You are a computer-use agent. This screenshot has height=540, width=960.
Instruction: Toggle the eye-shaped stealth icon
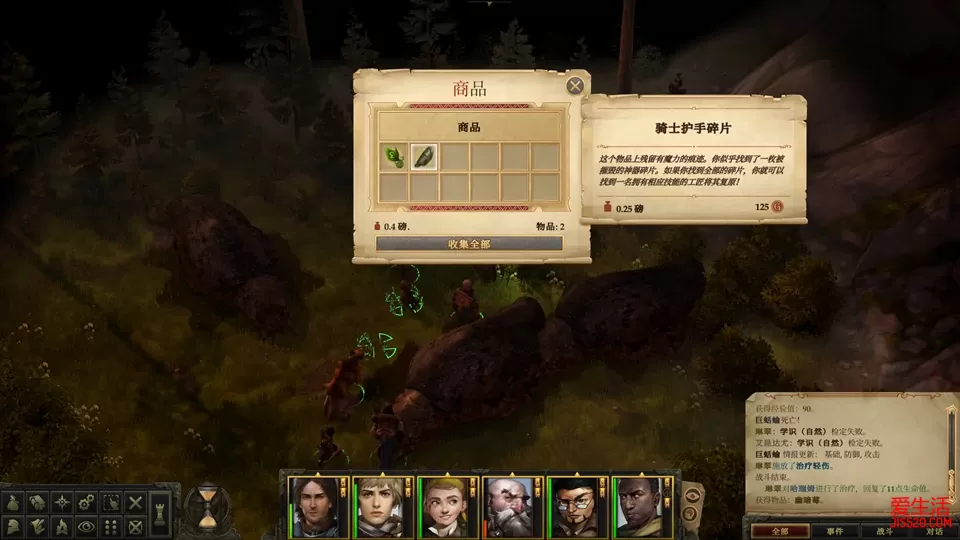(x=87, y=525)
